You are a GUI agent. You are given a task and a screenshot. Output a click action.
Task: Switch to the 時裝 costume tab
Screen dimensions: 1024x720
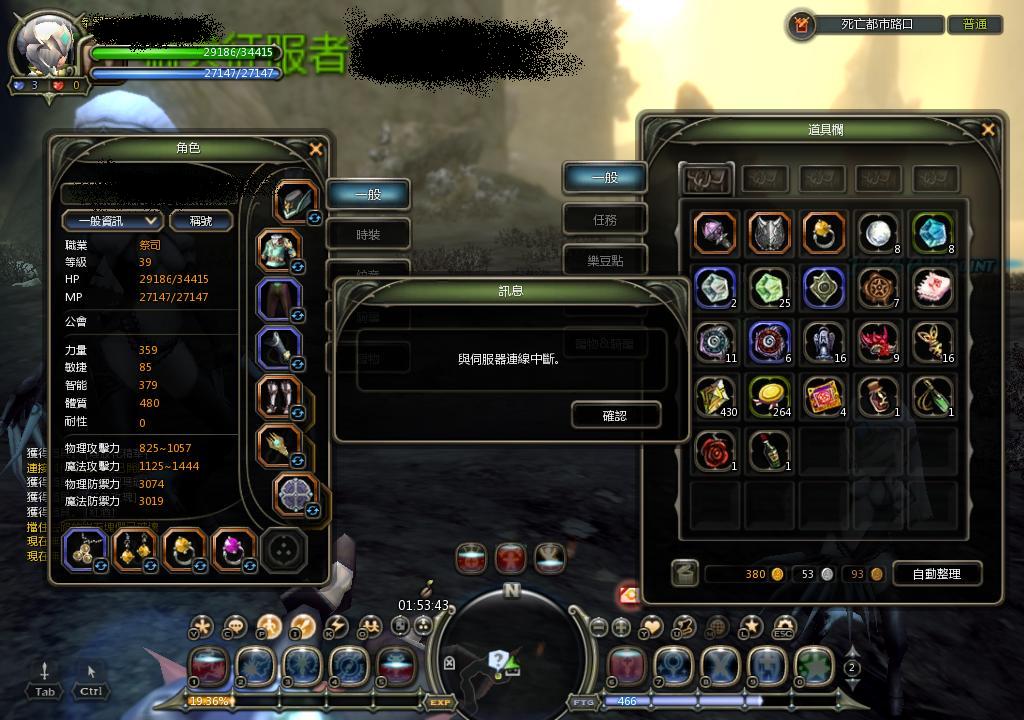click(368, 234)
